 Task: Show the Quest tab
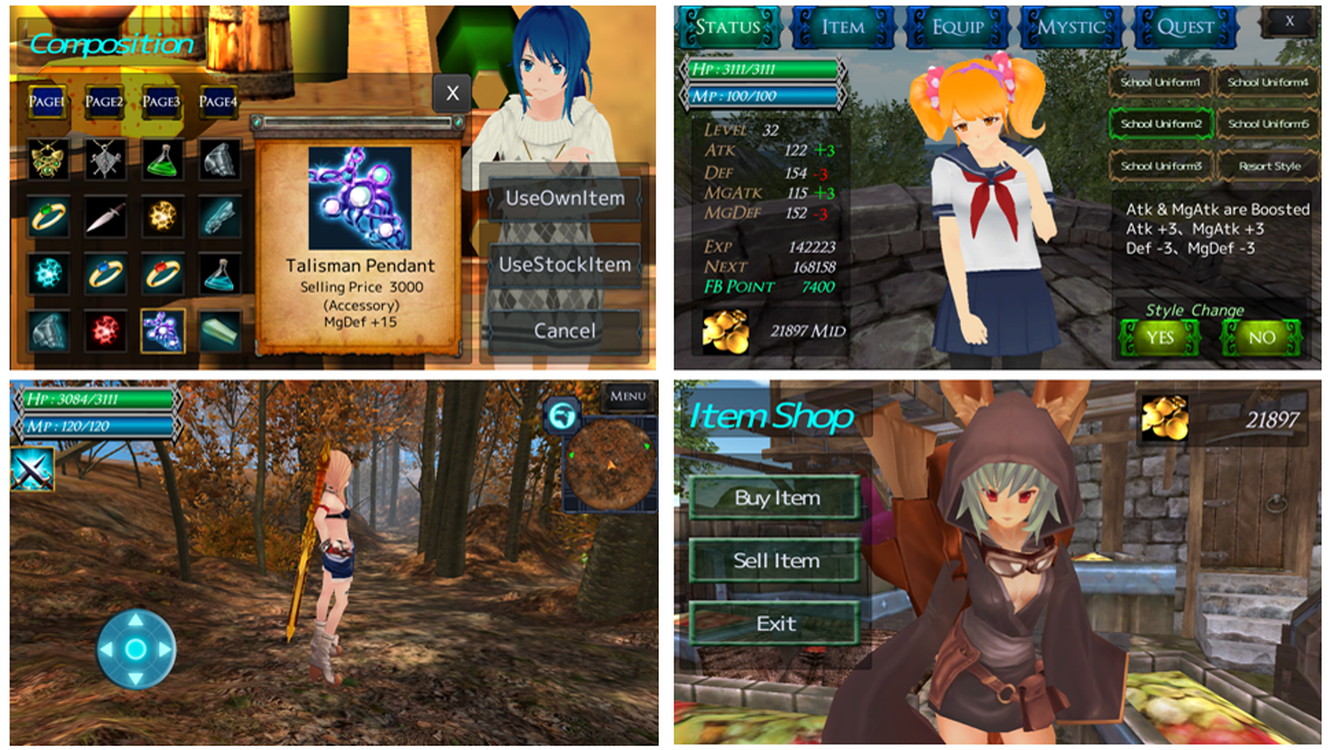click(1185, 27)
